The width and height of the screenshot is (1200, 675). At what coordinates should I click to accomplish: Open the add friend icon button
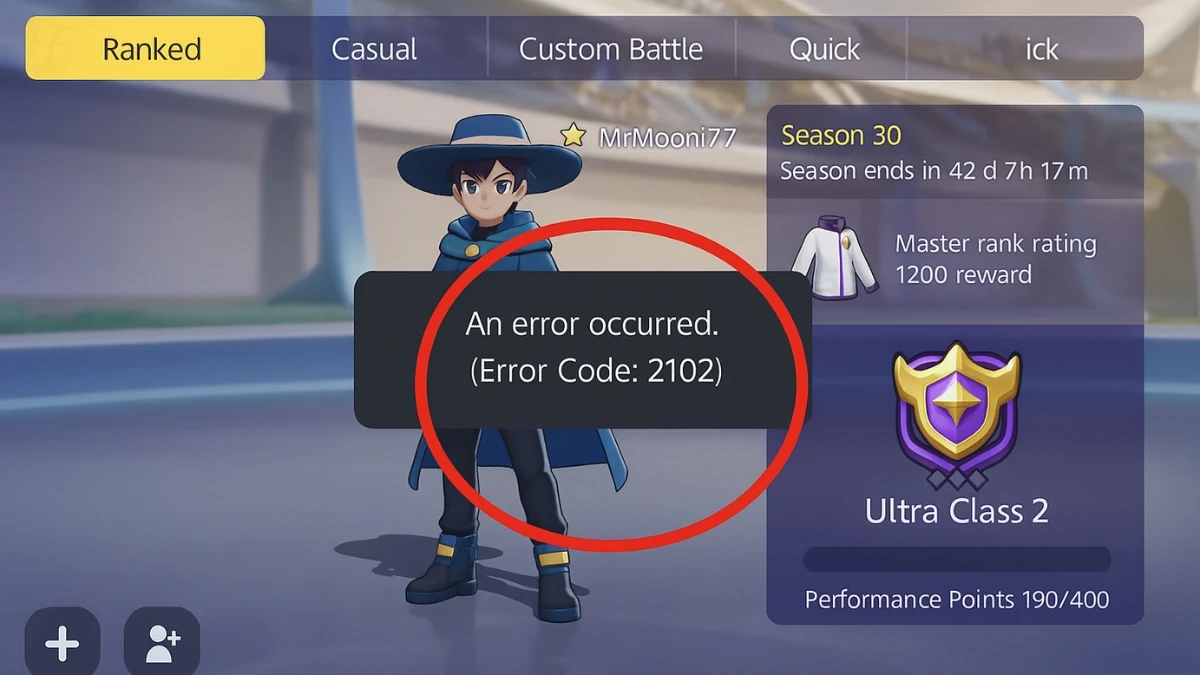pos(162,644)
